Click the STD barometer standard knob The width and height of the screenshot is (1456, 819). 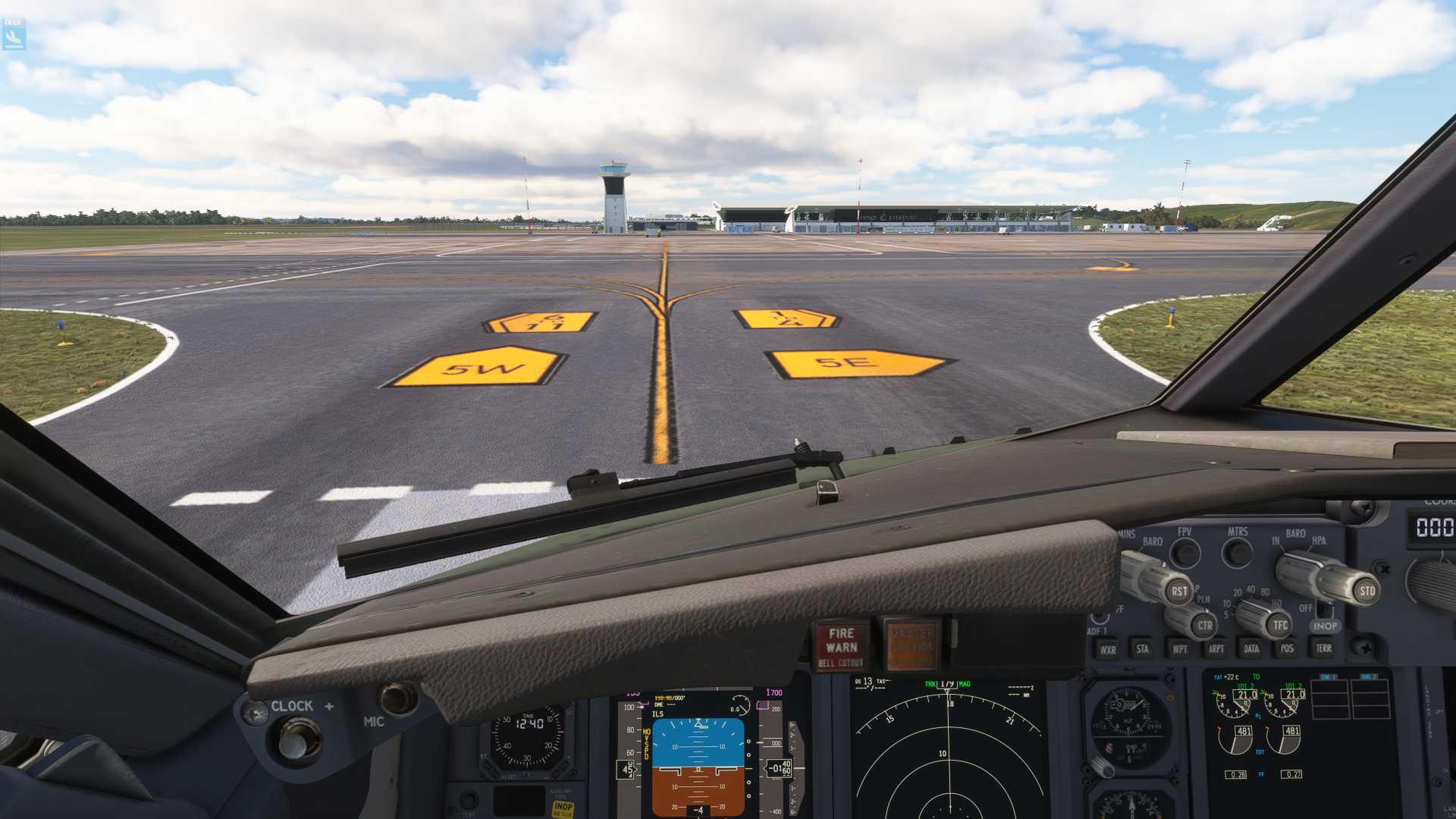click(x=1367, y=591)
